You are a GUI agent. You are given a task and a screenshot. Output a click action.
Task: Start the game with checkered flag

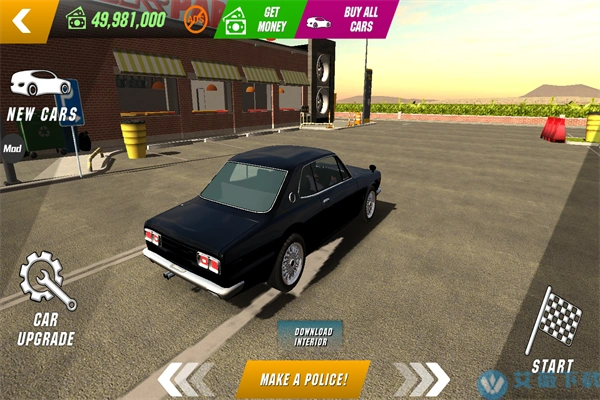click(x=553, y=330)
